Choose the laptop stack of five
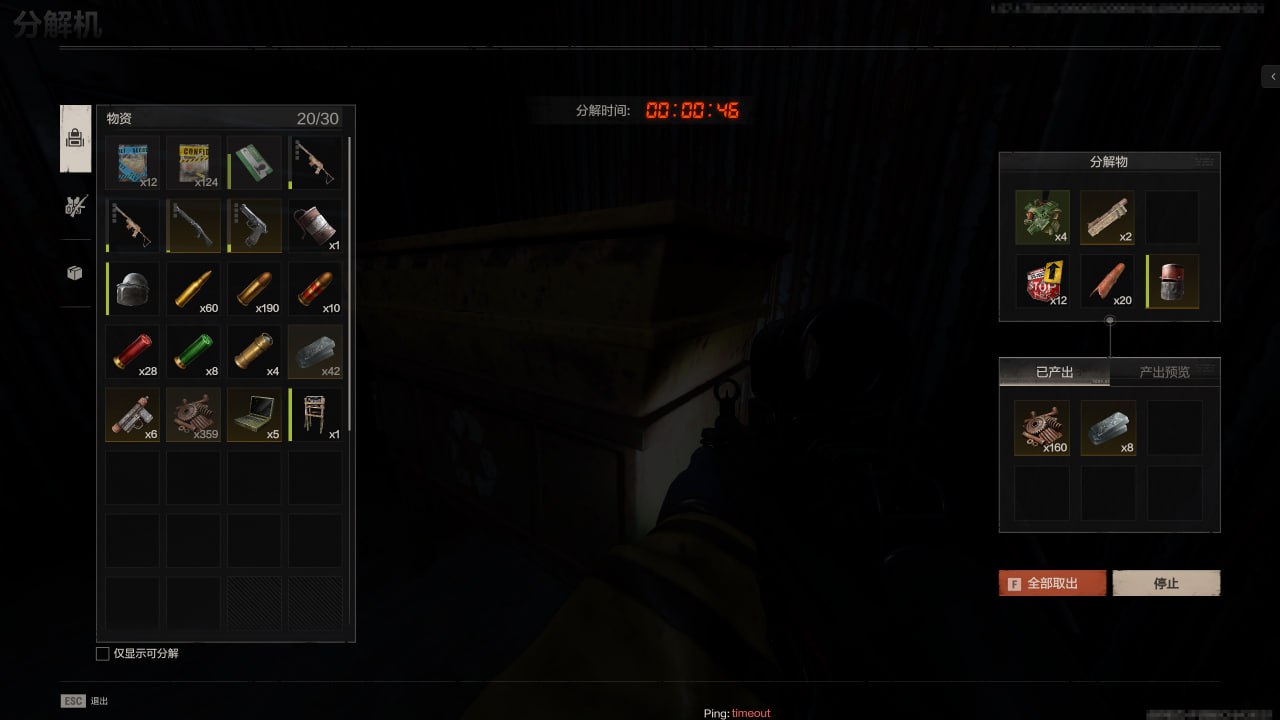 click(x=254, y=415)
